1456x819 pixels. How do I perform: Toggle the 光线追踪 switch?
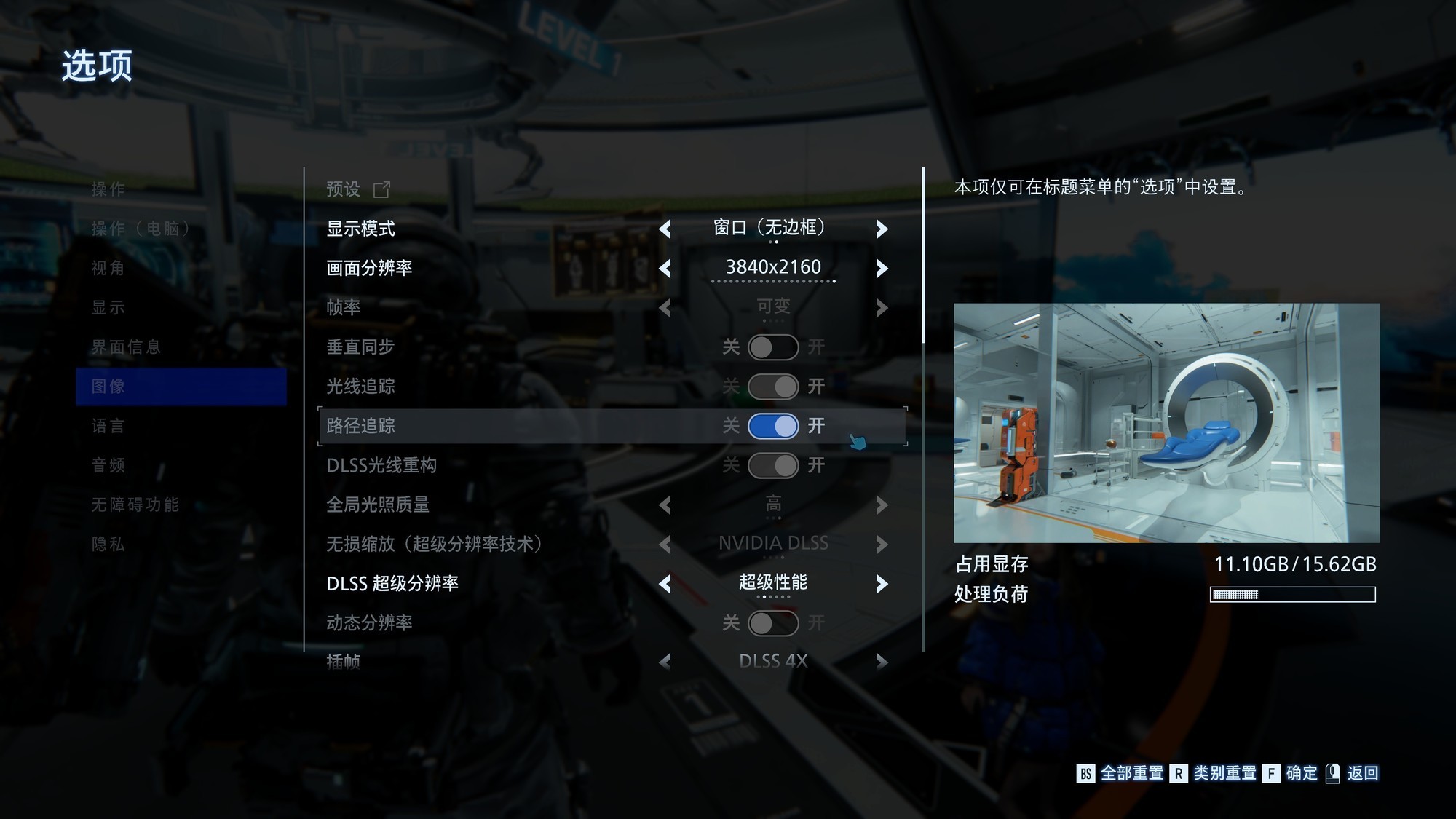772,387
